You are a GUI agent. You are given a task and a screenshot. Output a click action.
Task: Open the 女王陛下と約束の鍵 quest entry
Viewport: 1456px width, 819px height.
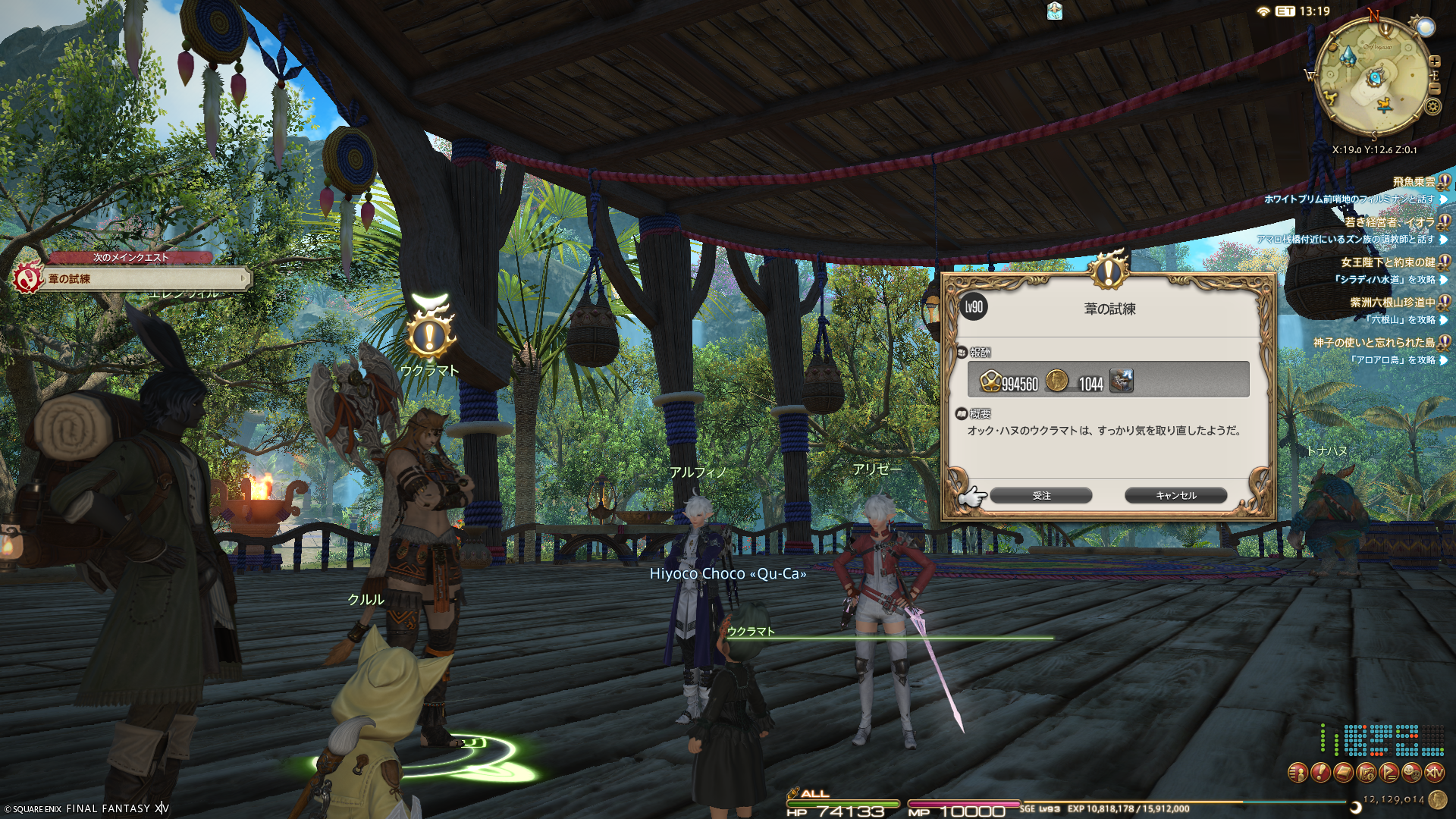1388,262
